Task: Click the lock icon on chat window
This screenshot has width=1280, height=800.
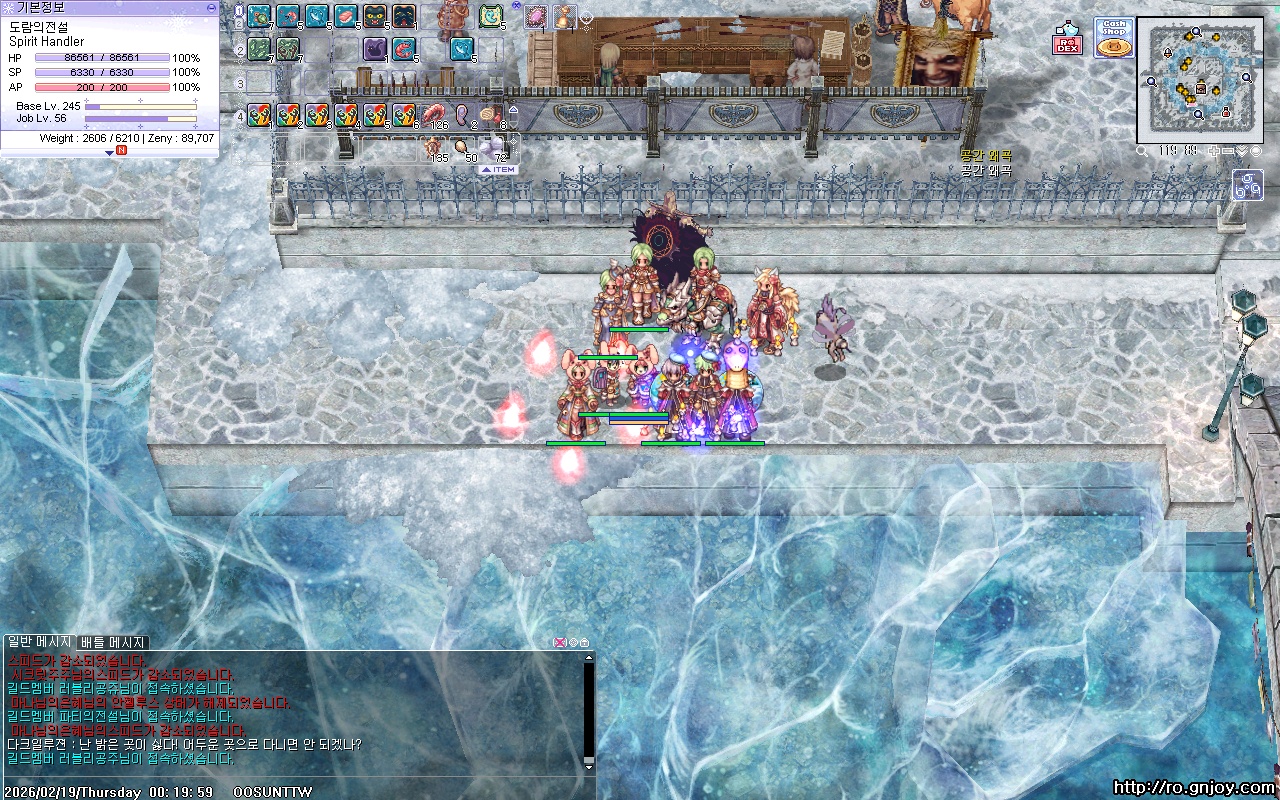Action: 584,642
